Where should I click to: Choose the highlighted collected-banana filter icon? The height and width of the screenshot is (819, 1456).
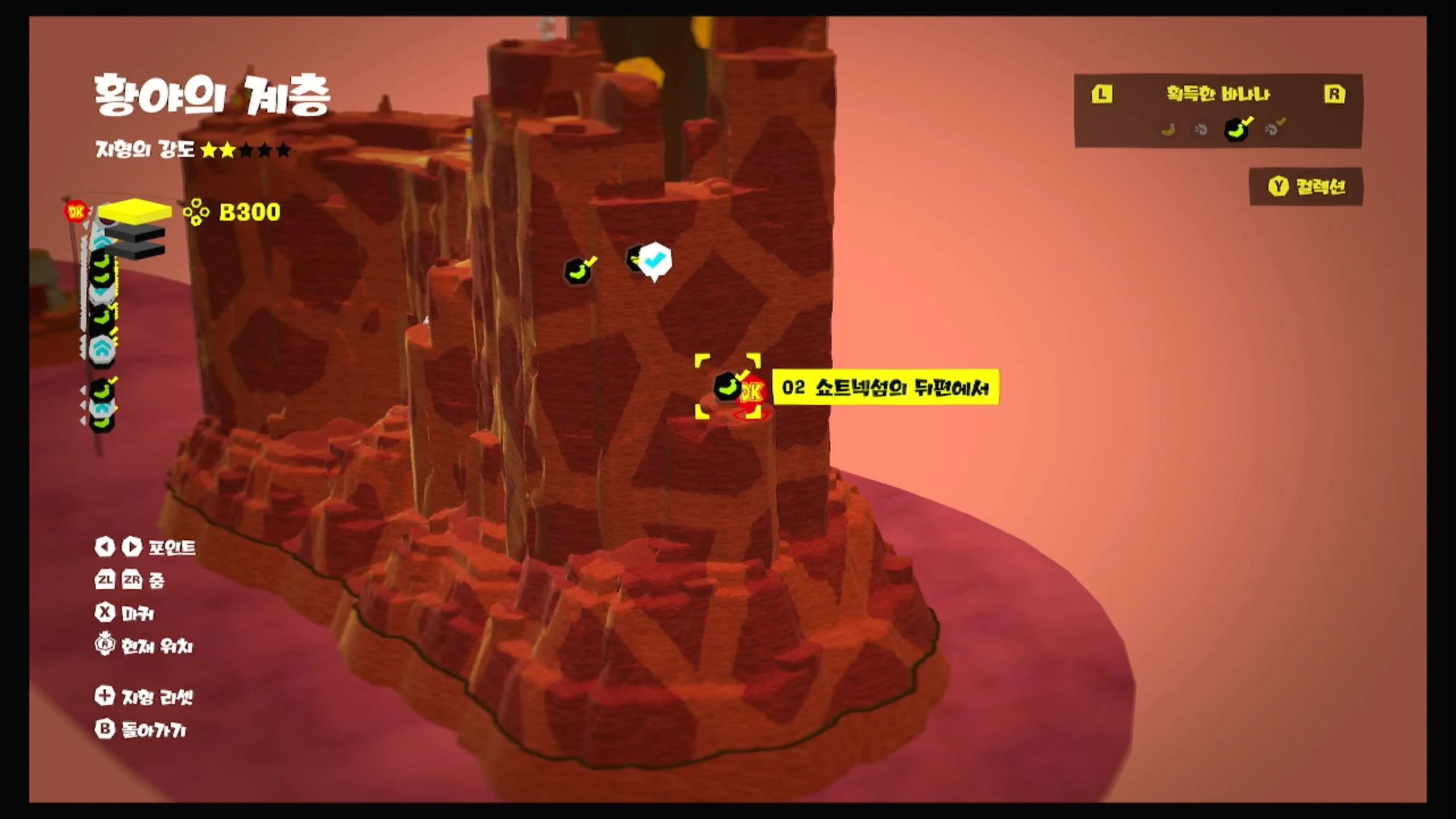point(1236,129)
